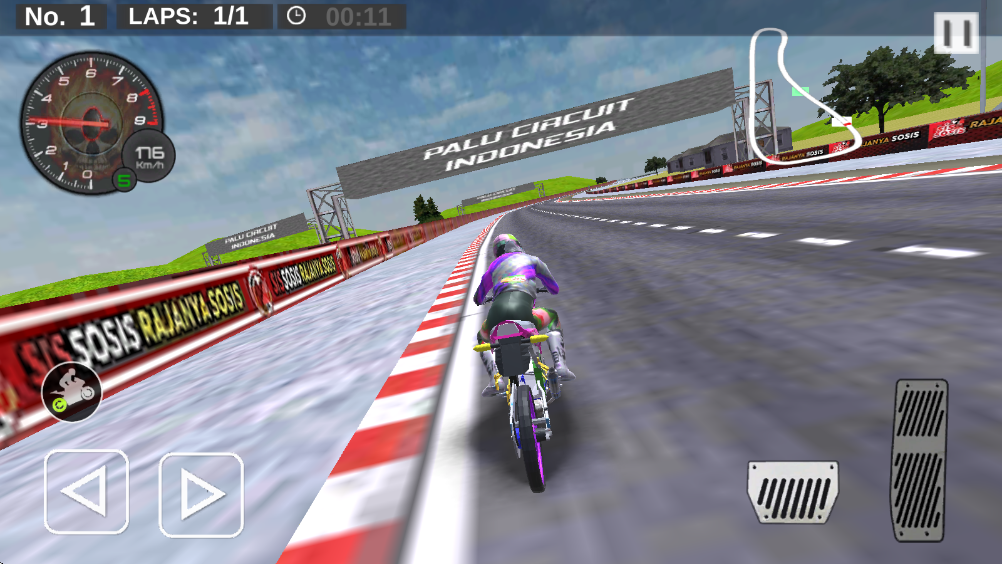Tap the motorcycle wheelie icon
Viewport: 1002px width, 564px height.
71,391
